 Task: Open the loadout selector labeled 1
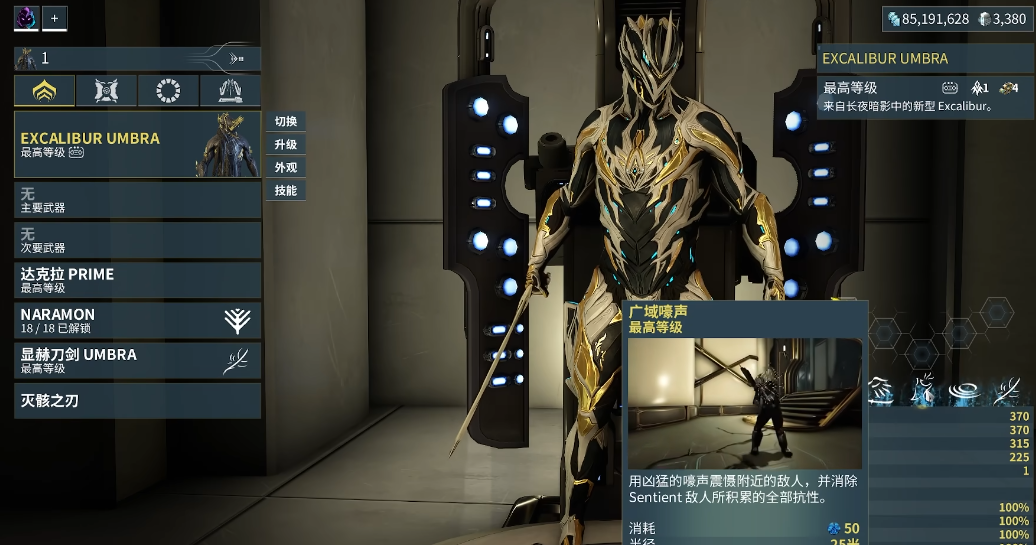[x=137, y=58]
